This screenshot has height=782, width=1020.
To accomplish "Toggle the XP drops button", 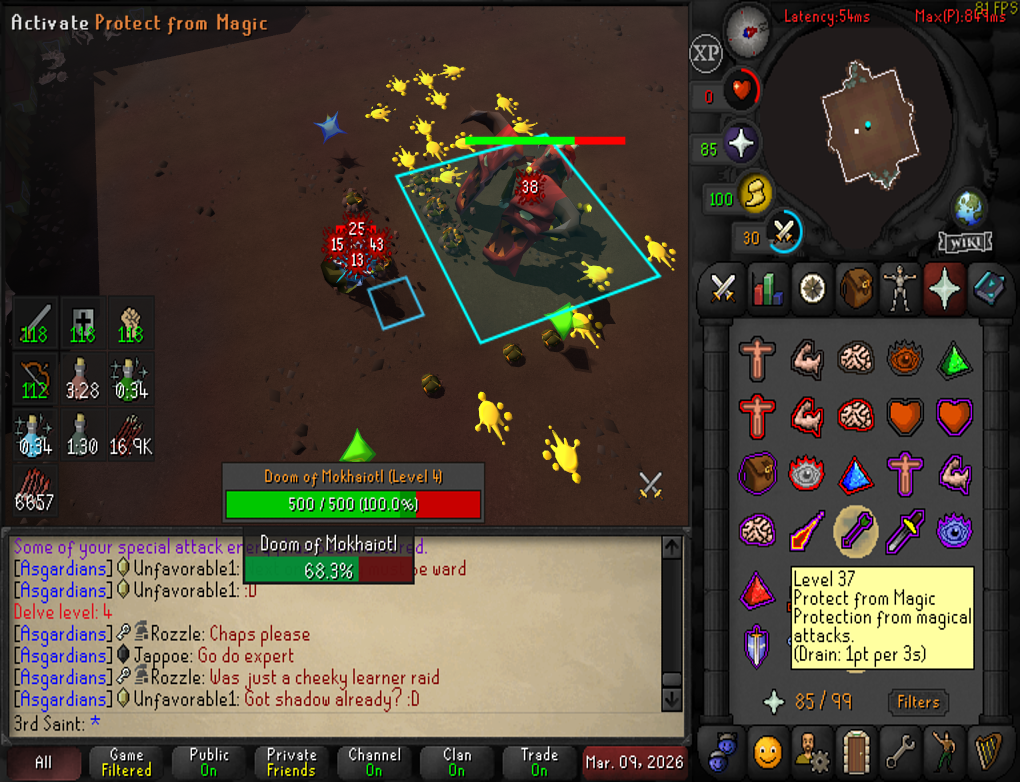I will (x=706, y=54).
